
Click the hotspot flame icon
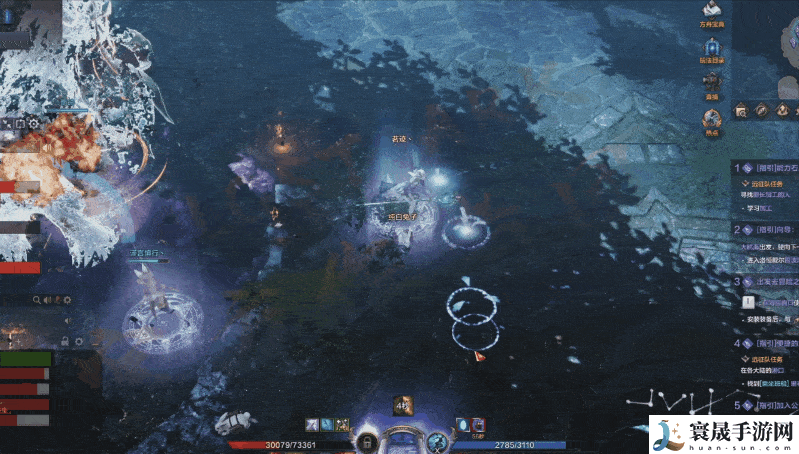tap(712, 119)
